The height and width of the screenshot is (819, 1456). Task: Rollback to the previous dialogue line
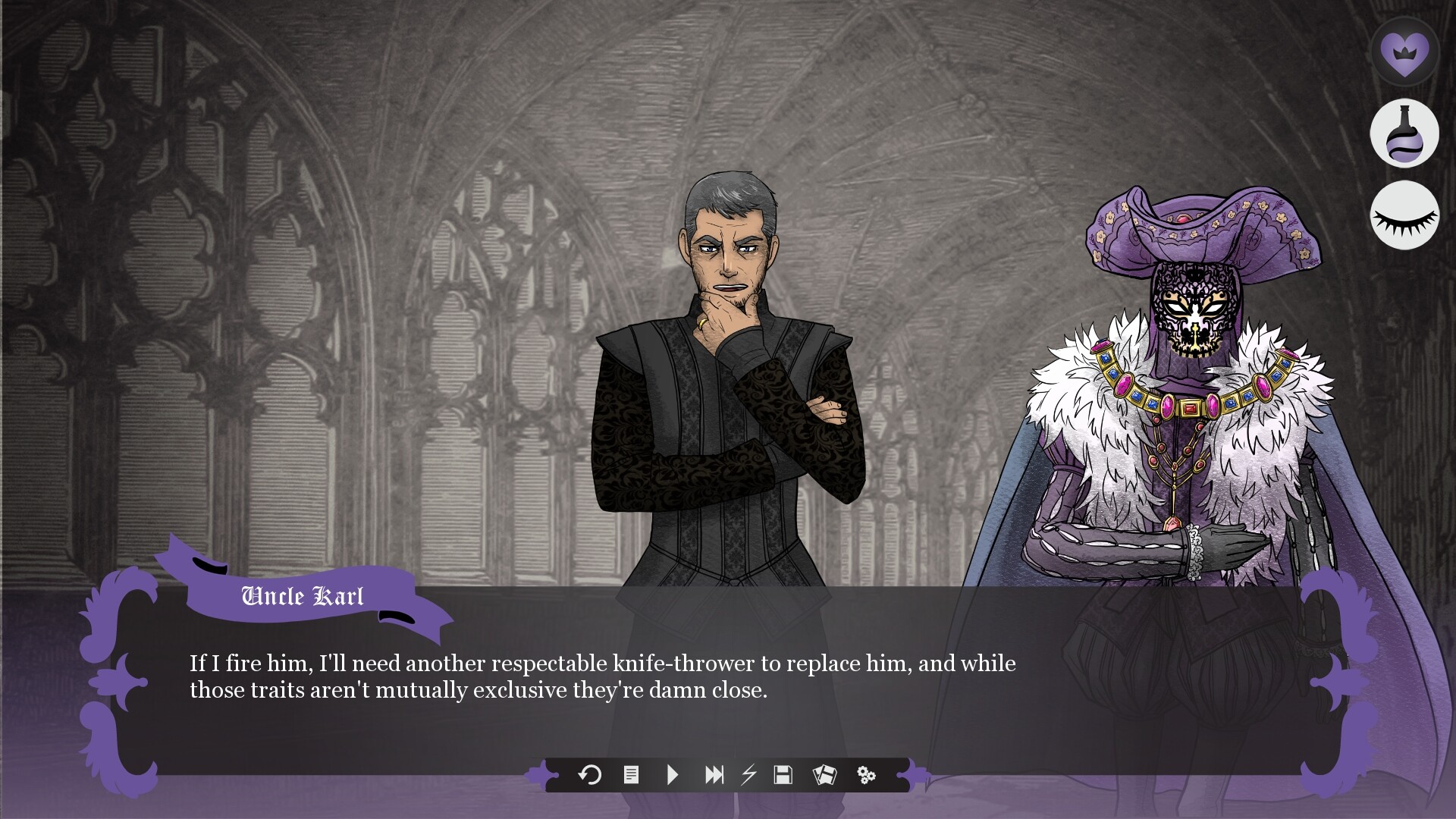click(591, 775)
